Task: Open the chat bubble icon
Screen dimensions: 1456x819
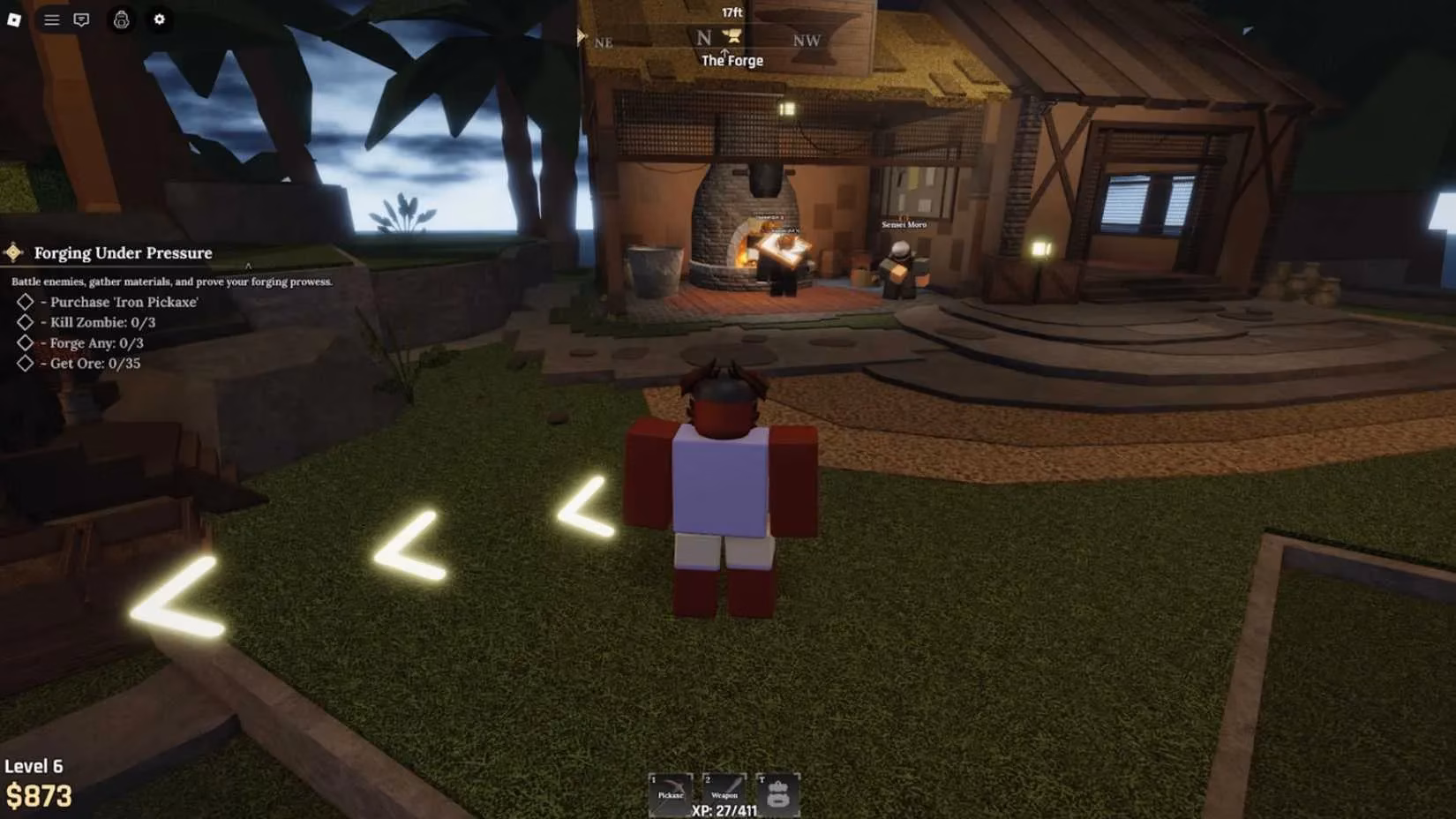Action: click(x=81, y=19)
